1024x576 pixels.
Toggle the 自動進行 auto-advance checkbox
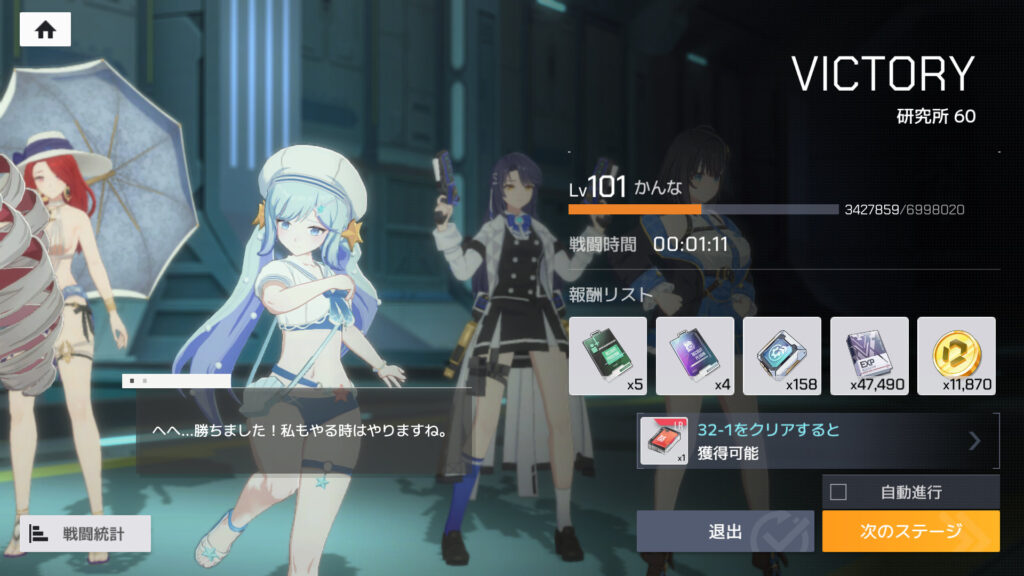(839, 492)
